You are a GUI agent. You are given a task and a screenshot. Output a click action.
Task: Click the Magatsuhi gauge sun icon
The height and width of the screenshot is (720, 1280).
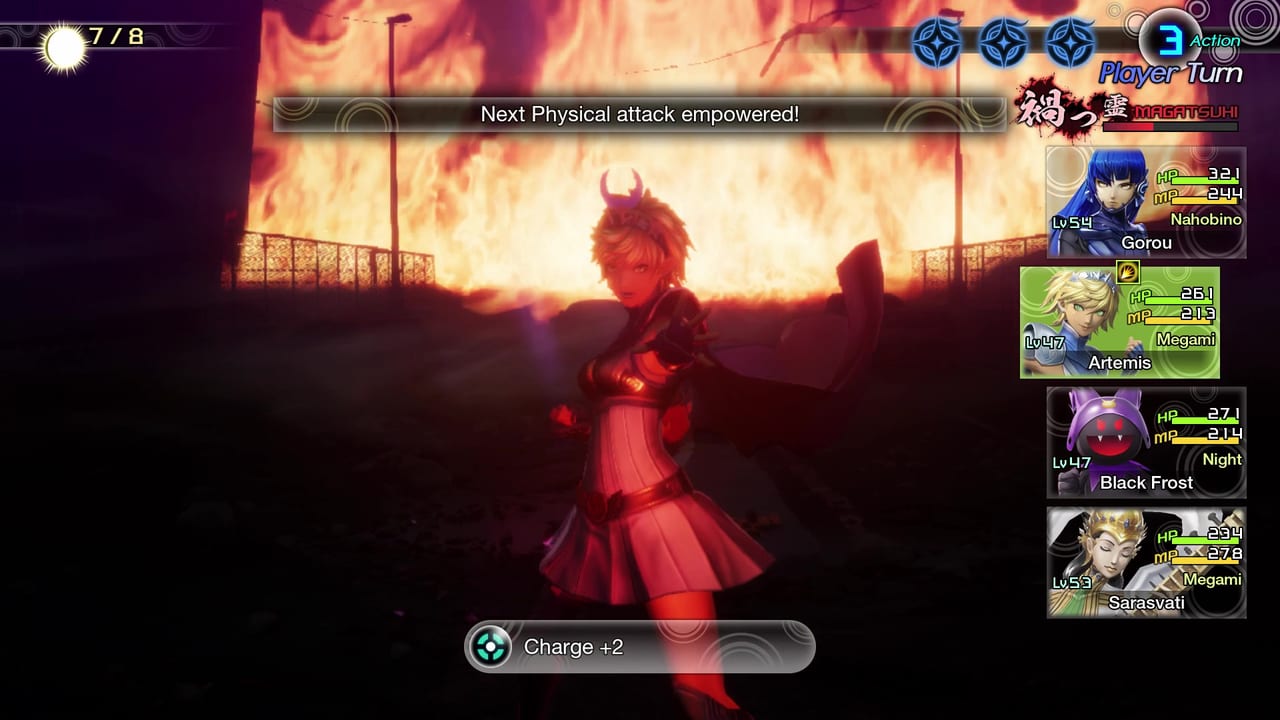coord(62,40)
